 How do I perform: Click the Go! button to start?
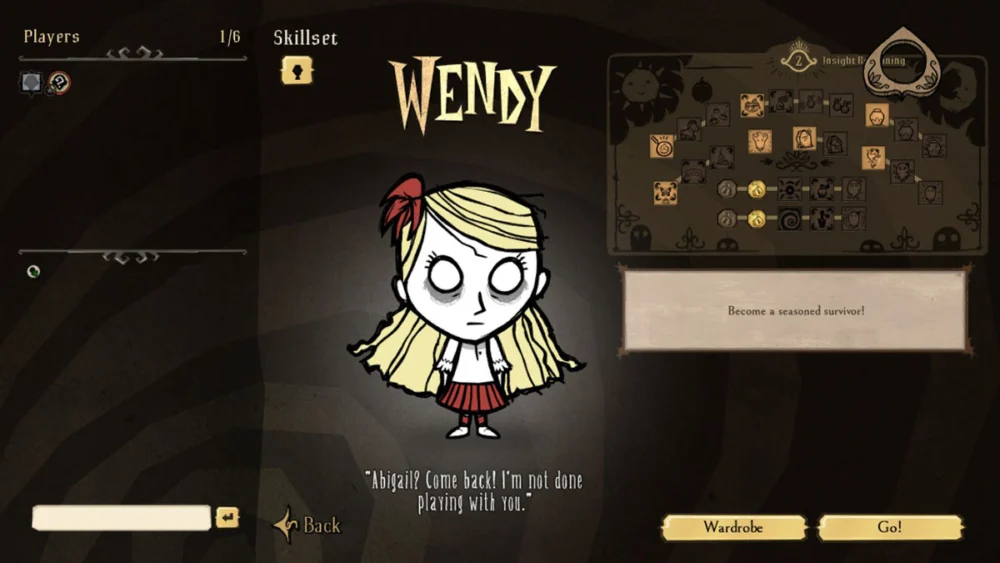pyautogui.click(x=890, y=527)
